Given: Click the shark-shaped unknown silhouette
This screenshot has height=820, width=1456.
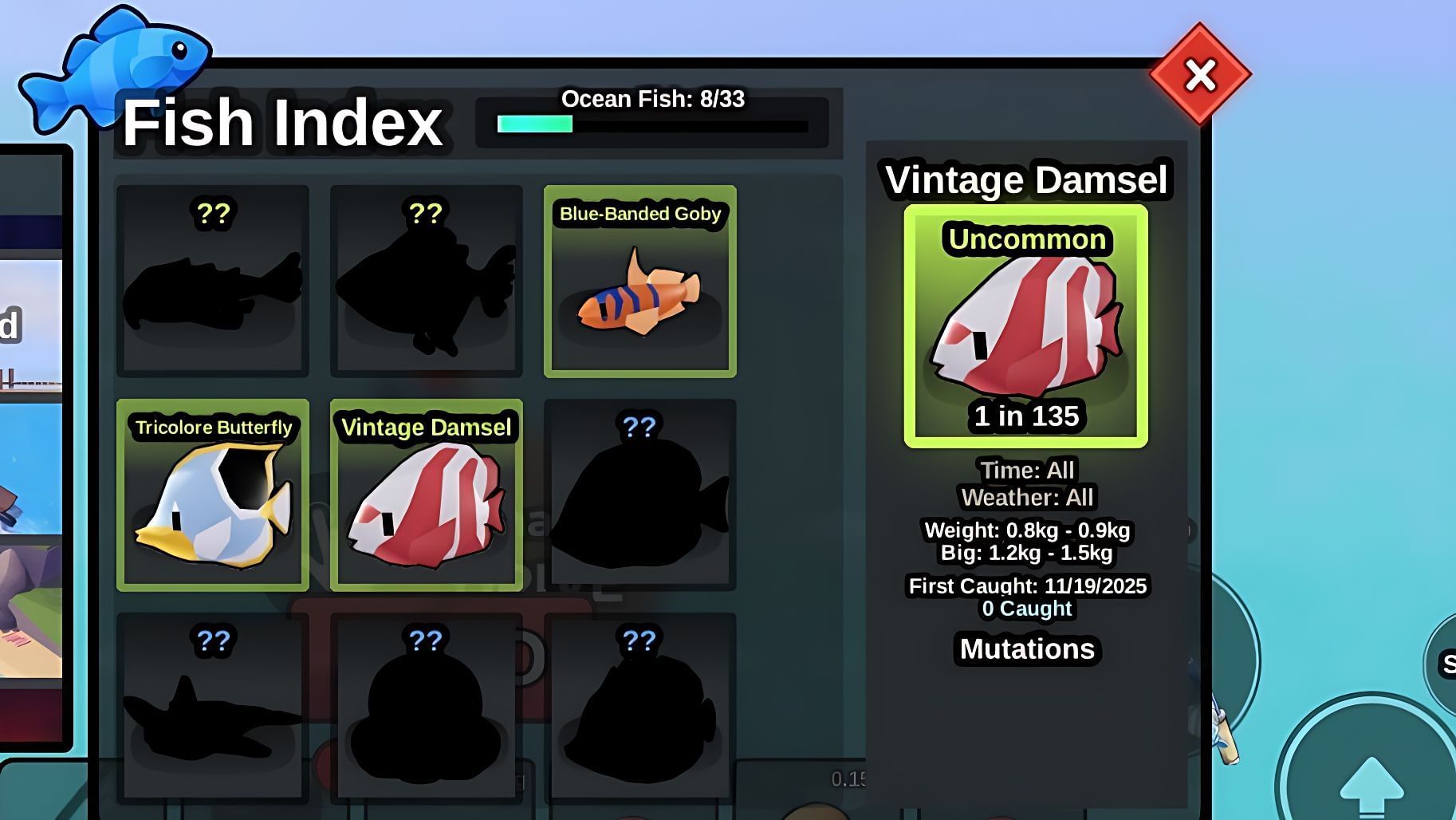Looking at the screenshot, I should 212,706.
